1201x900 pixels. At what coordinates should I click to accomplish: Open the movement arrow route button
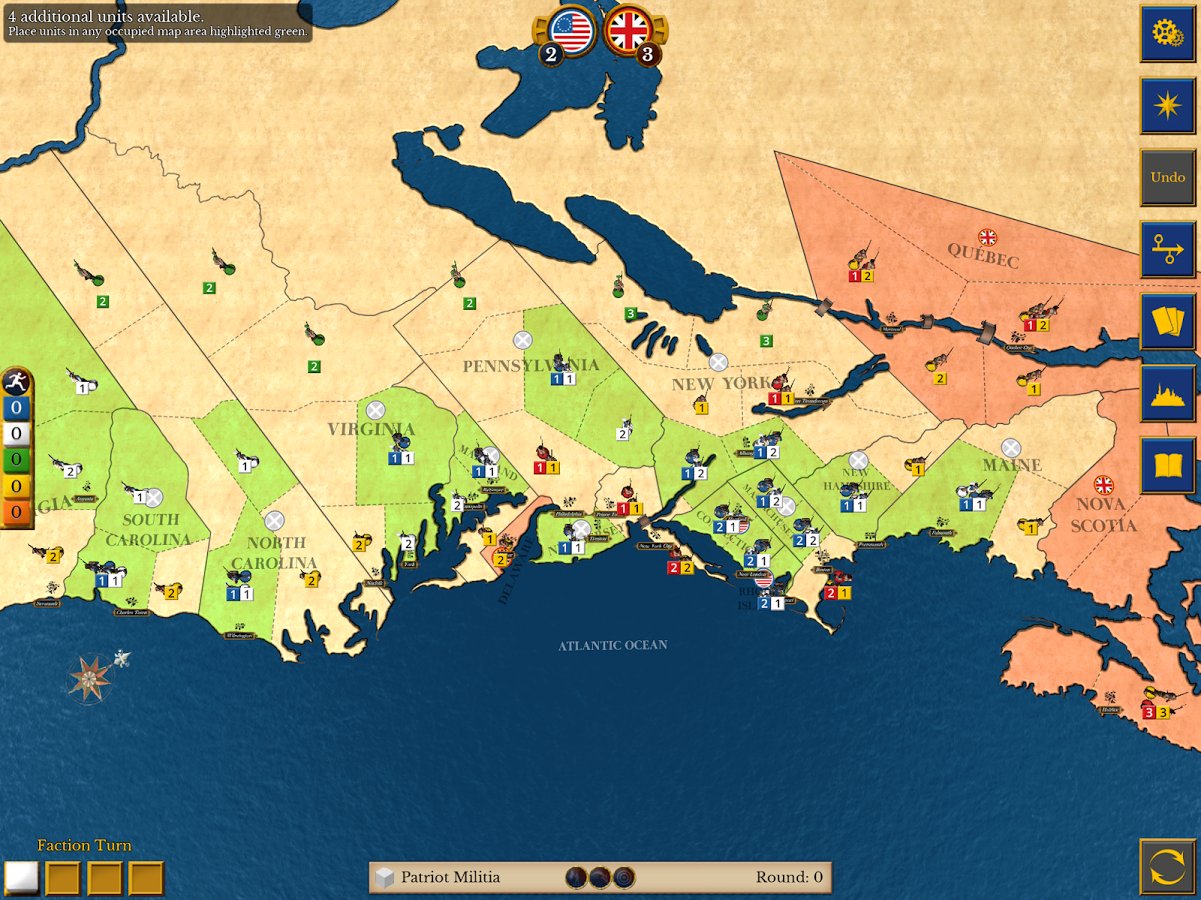(1167, 250)
